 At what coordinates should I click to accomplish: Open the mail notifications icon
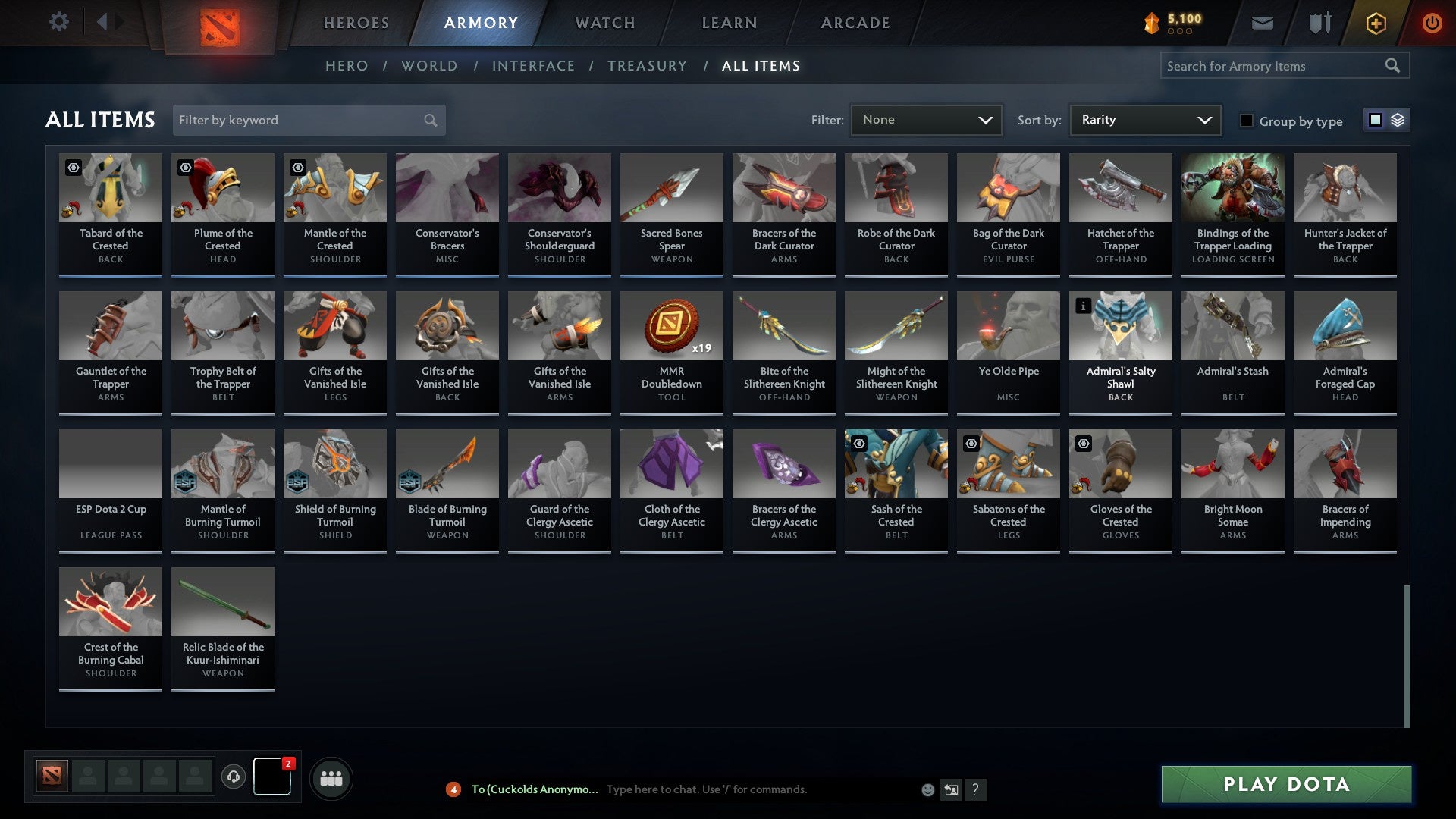tap(1262, 23)
